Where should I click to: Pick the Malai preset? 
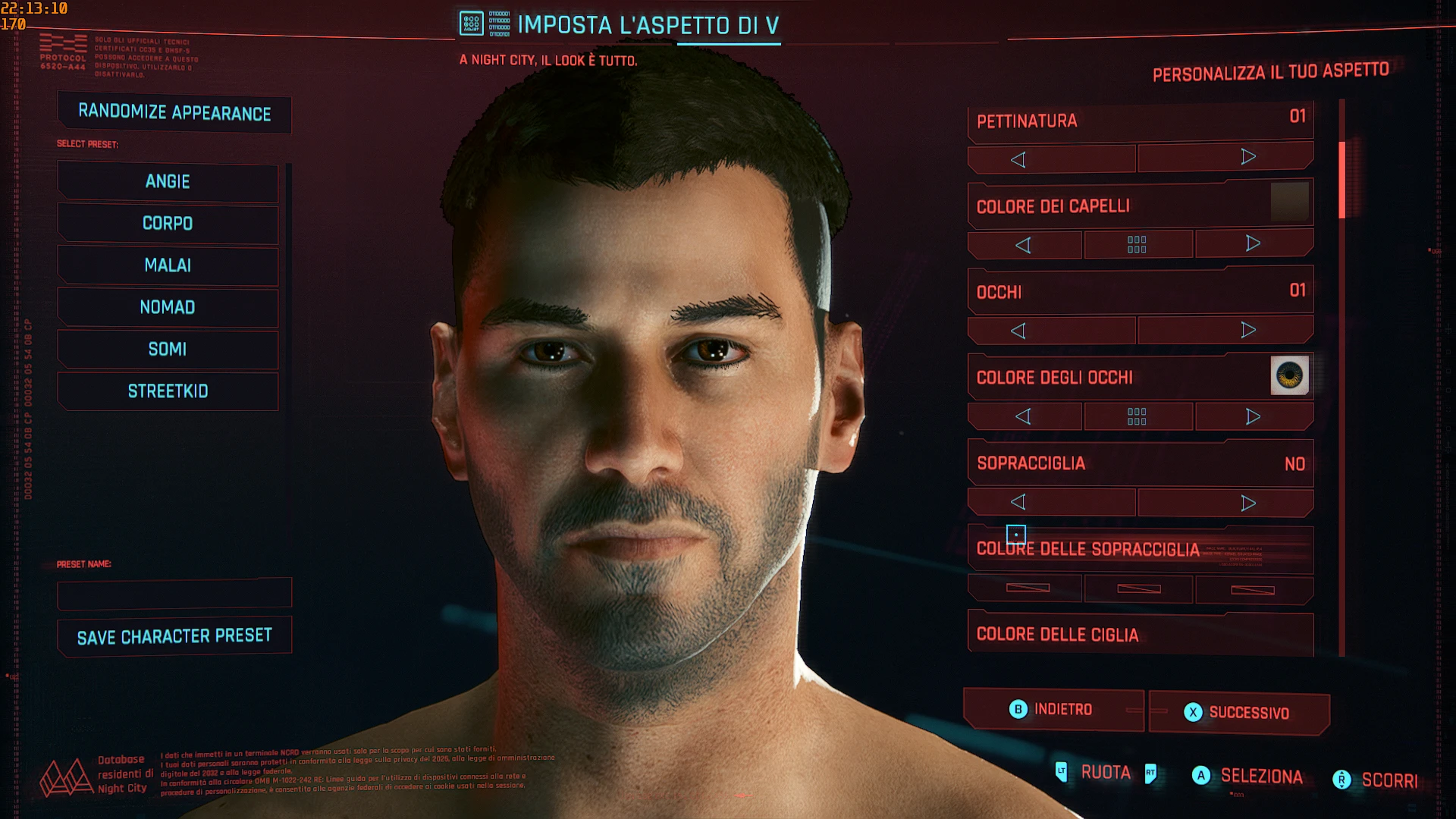(168, 265)
